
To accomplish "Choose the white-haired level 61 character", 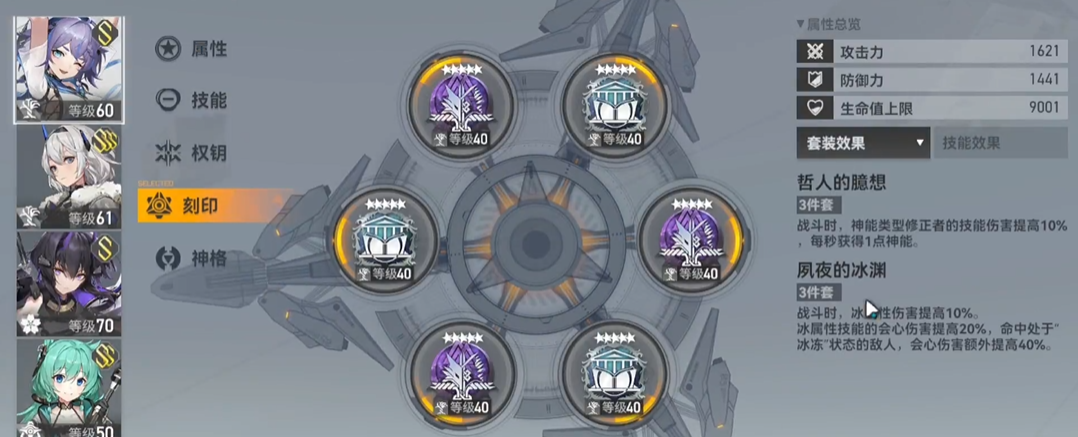I will pyautogui.click(x=67, y=178).
